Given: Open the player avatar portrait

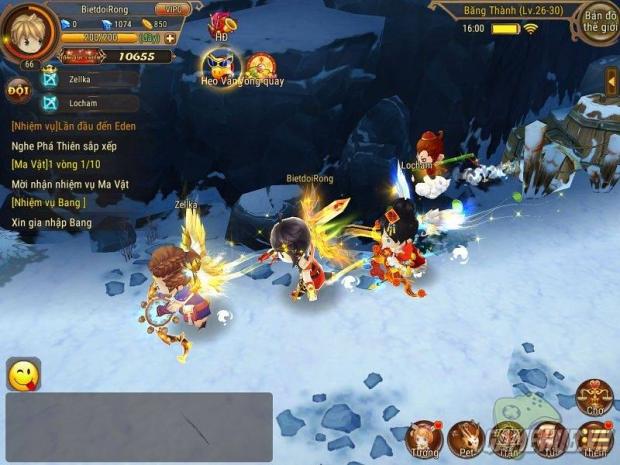Looking at the screenshot, I should coord(27,33).
